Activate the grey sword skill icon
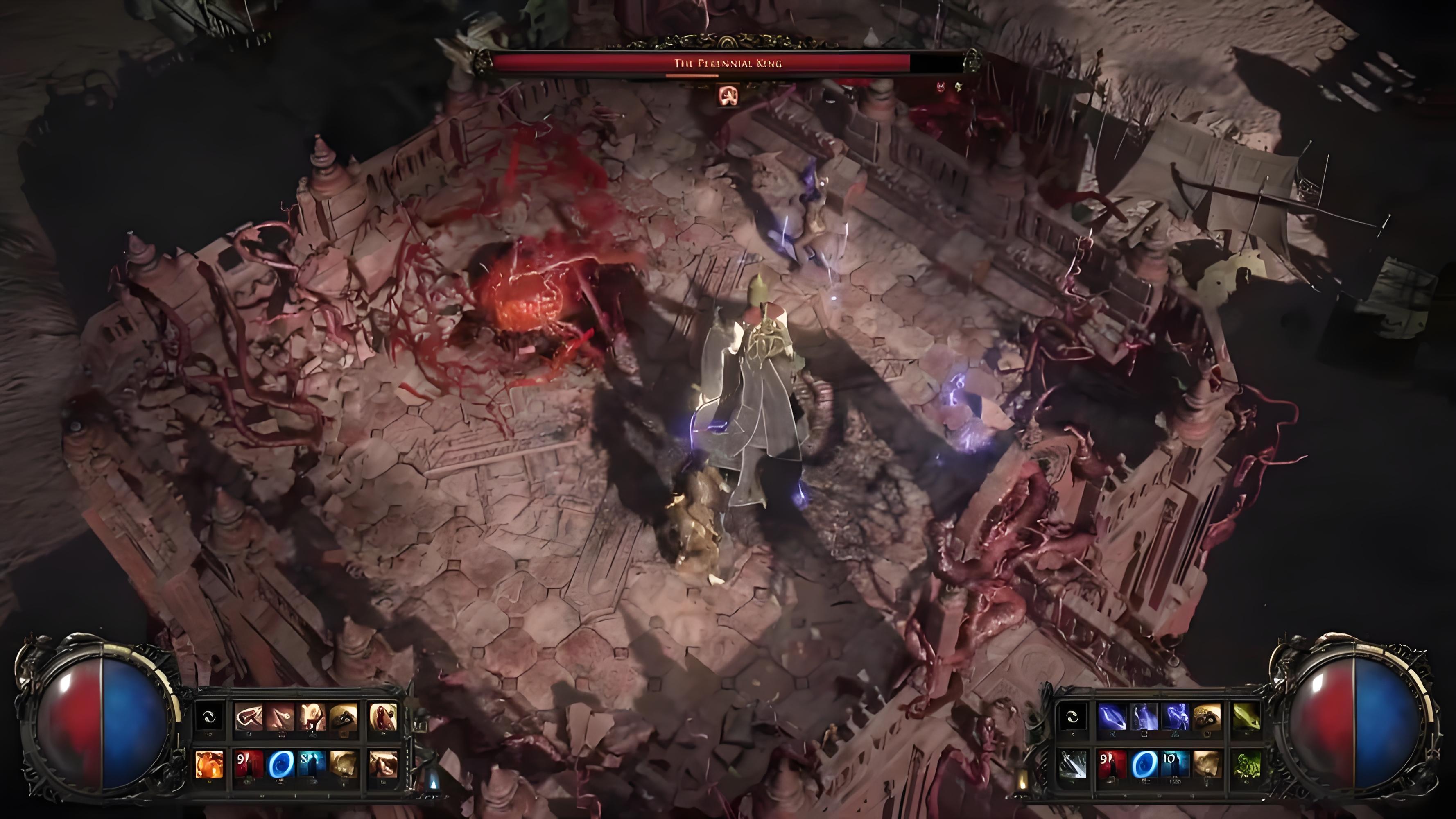Image resolution: width=1456 pixels, height=819 pixels. tap(1072, 764)
